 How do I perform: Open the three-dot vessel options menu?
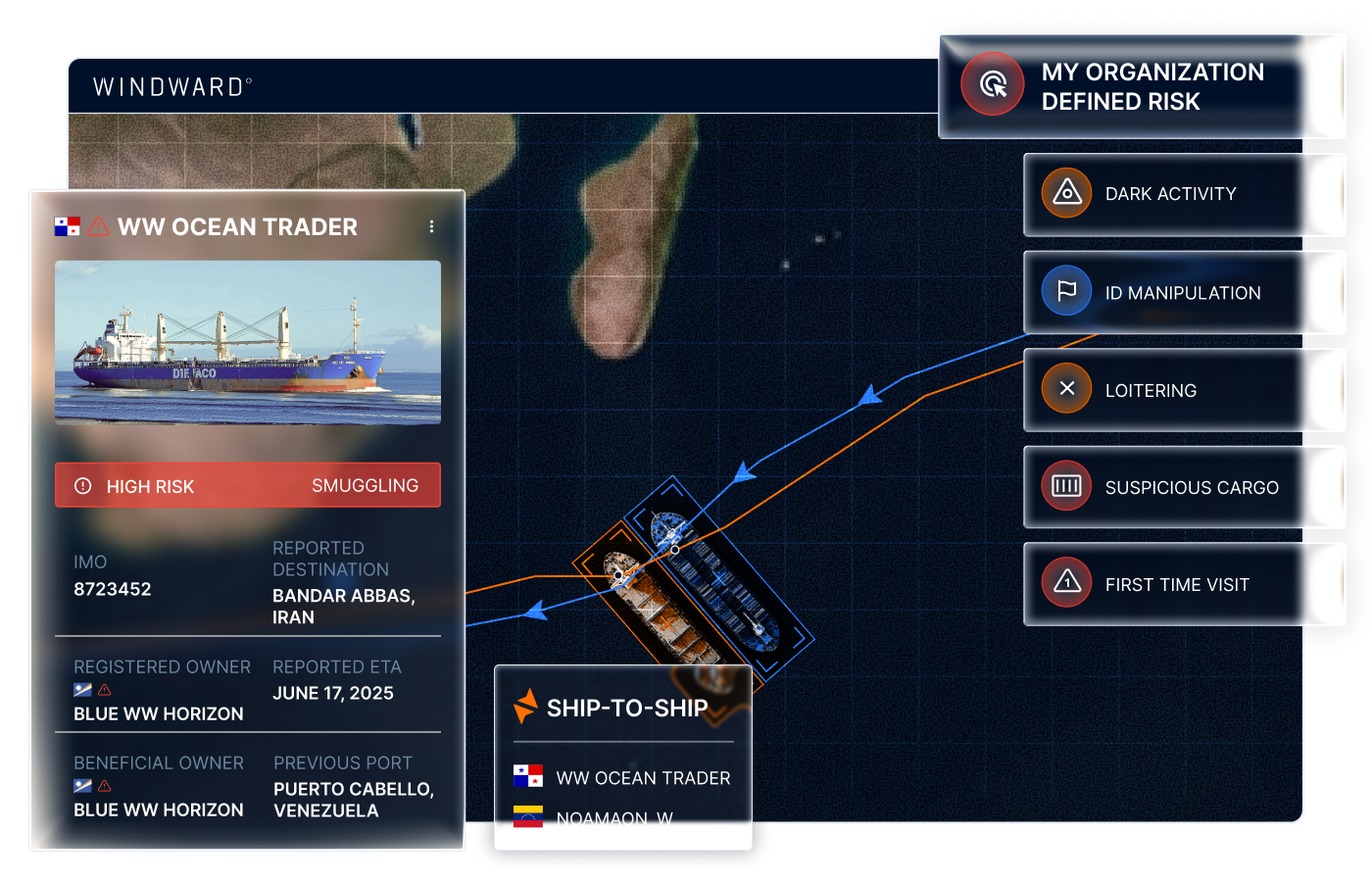pyautogui.click(x=431, y=225)
